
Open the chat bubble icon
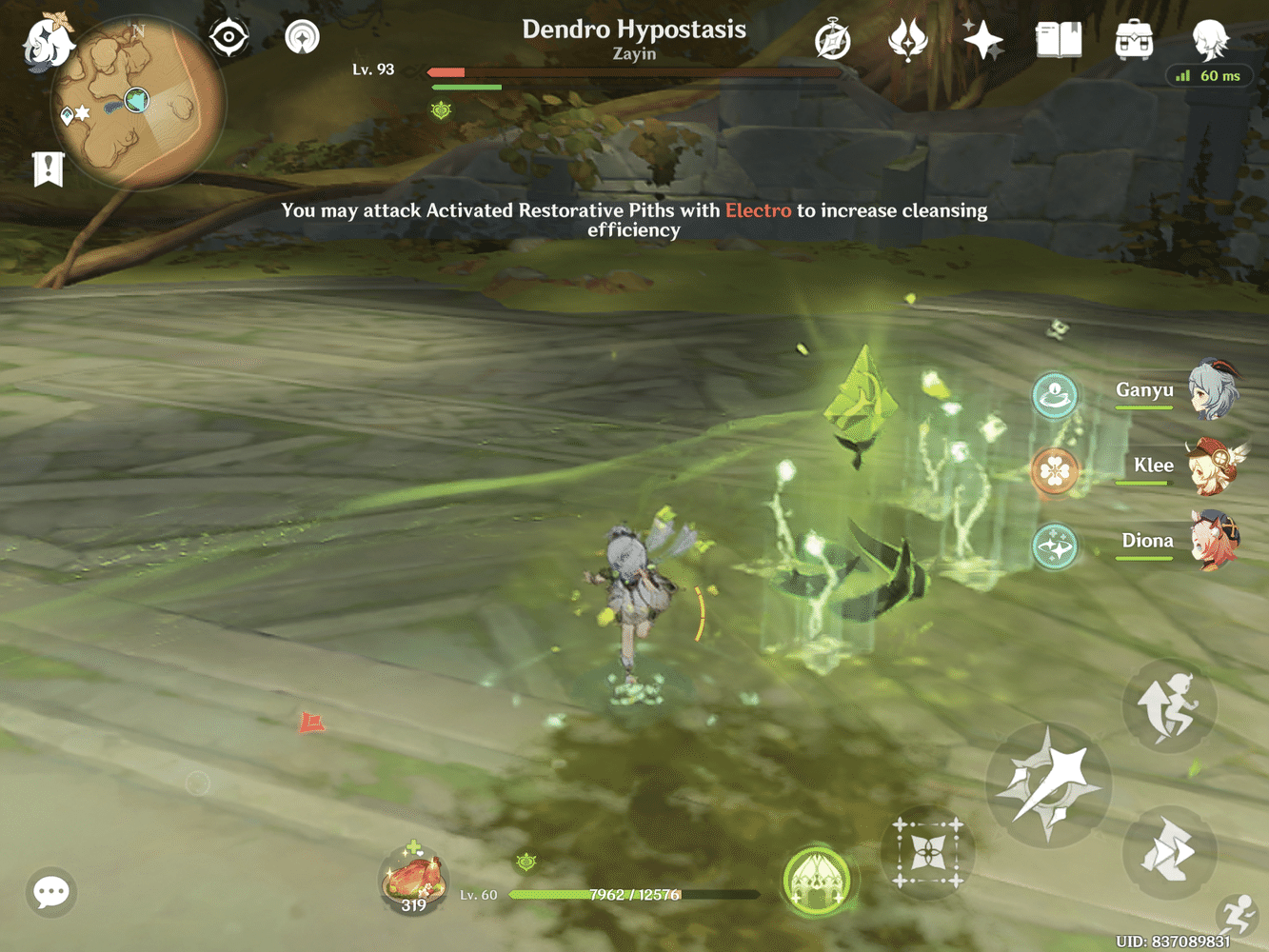point(50,892)
